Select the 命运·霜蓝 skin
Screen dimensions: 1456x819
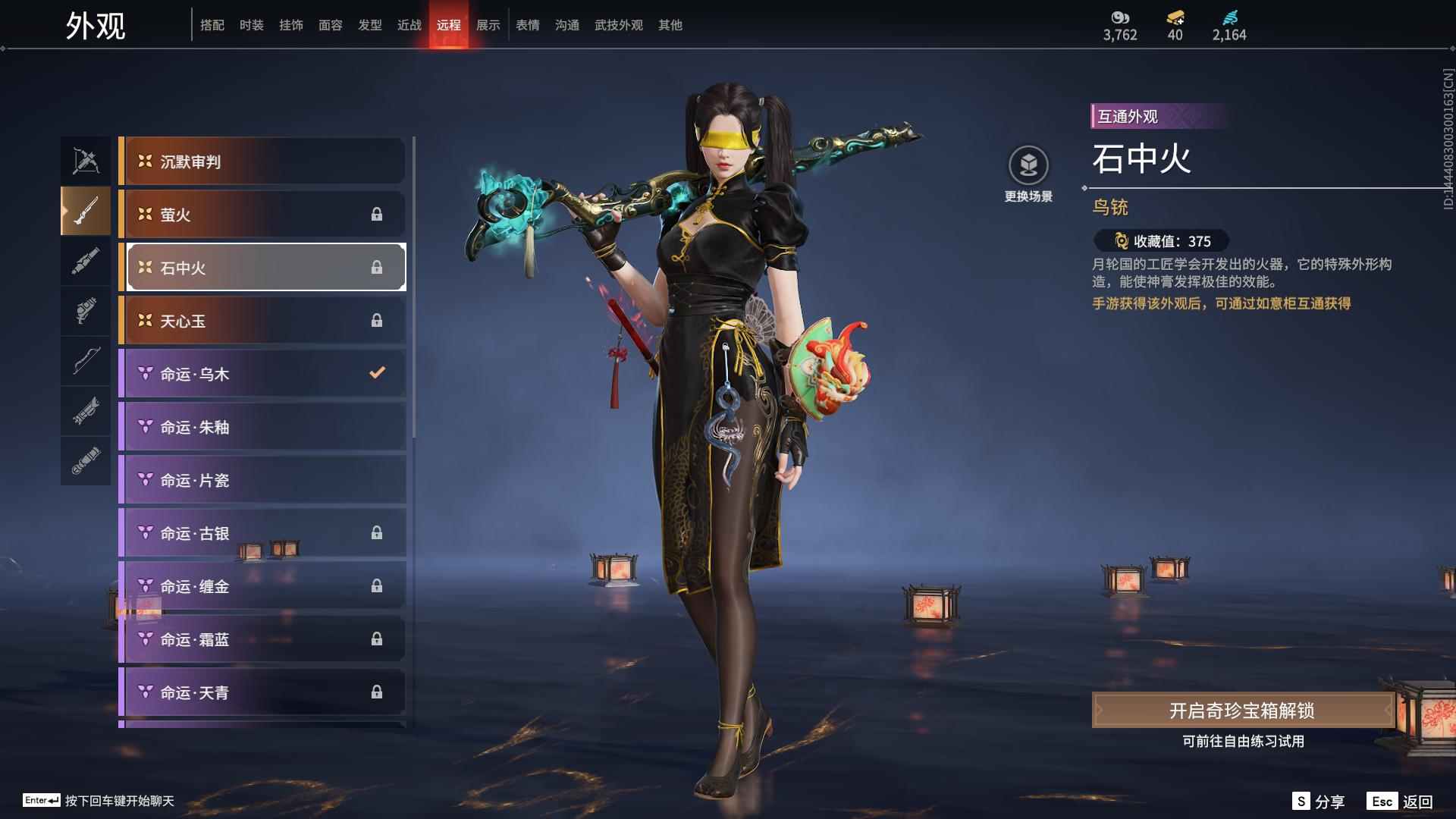pos(262,639)
